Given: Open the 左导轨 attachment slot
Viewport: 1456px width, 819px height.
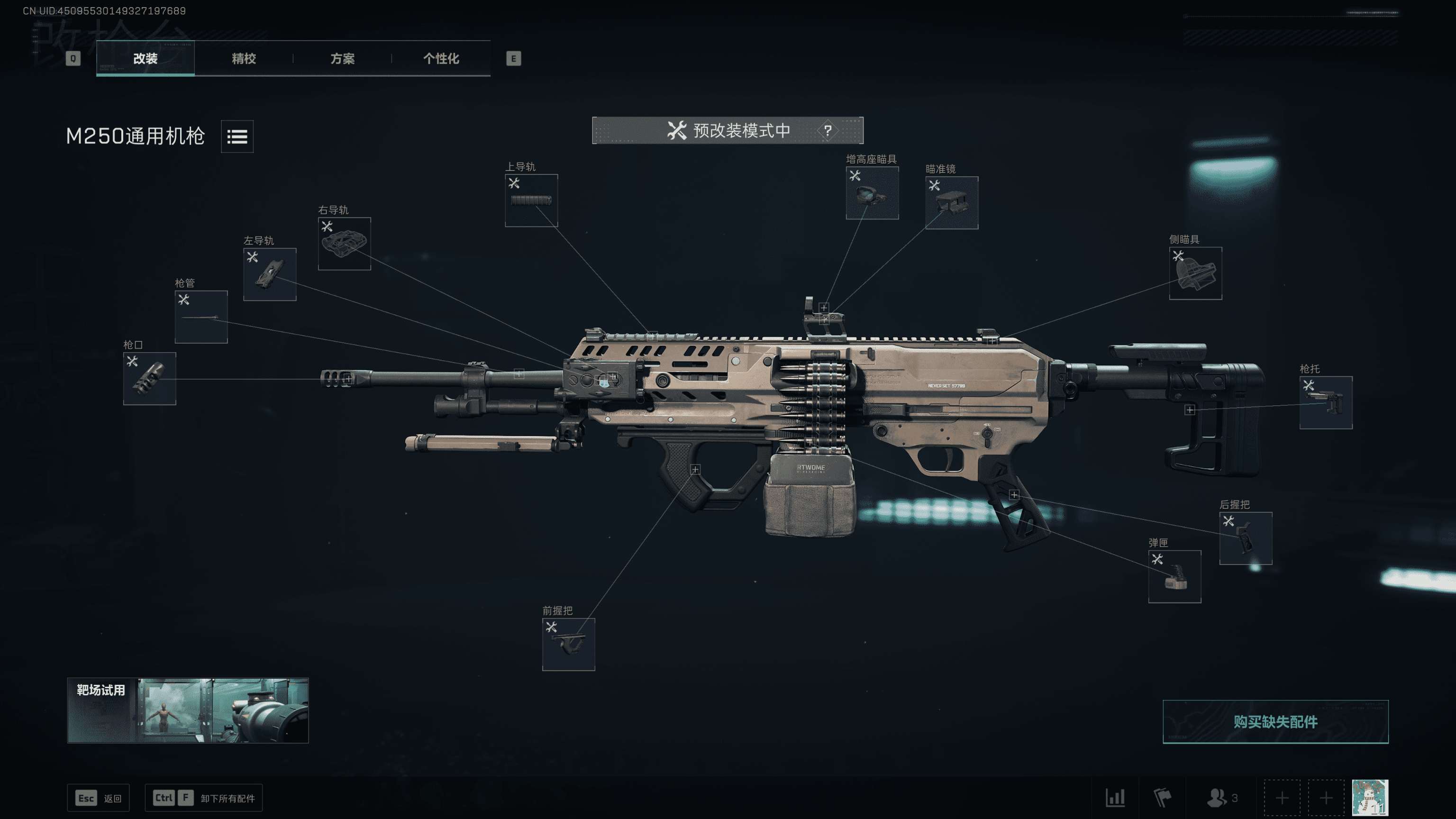Looking at the screenshot, I should coord(270,274).
